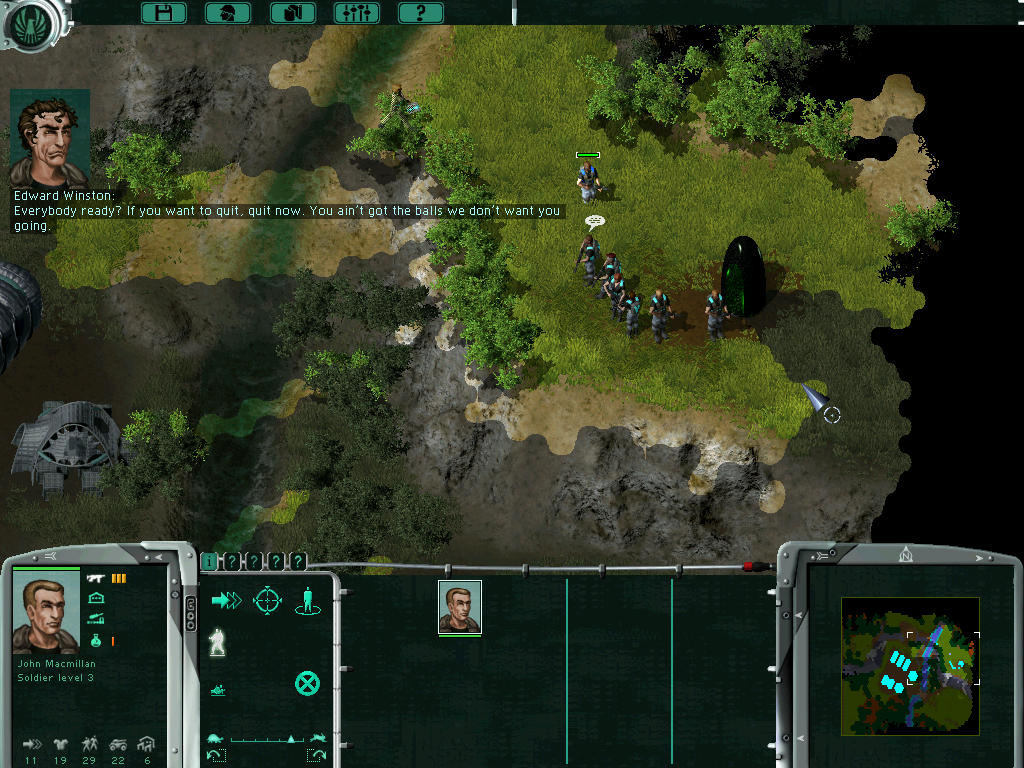The image size is (1024, 768).
Task: Open the help question mark button
Action: [x=420, y=13]
